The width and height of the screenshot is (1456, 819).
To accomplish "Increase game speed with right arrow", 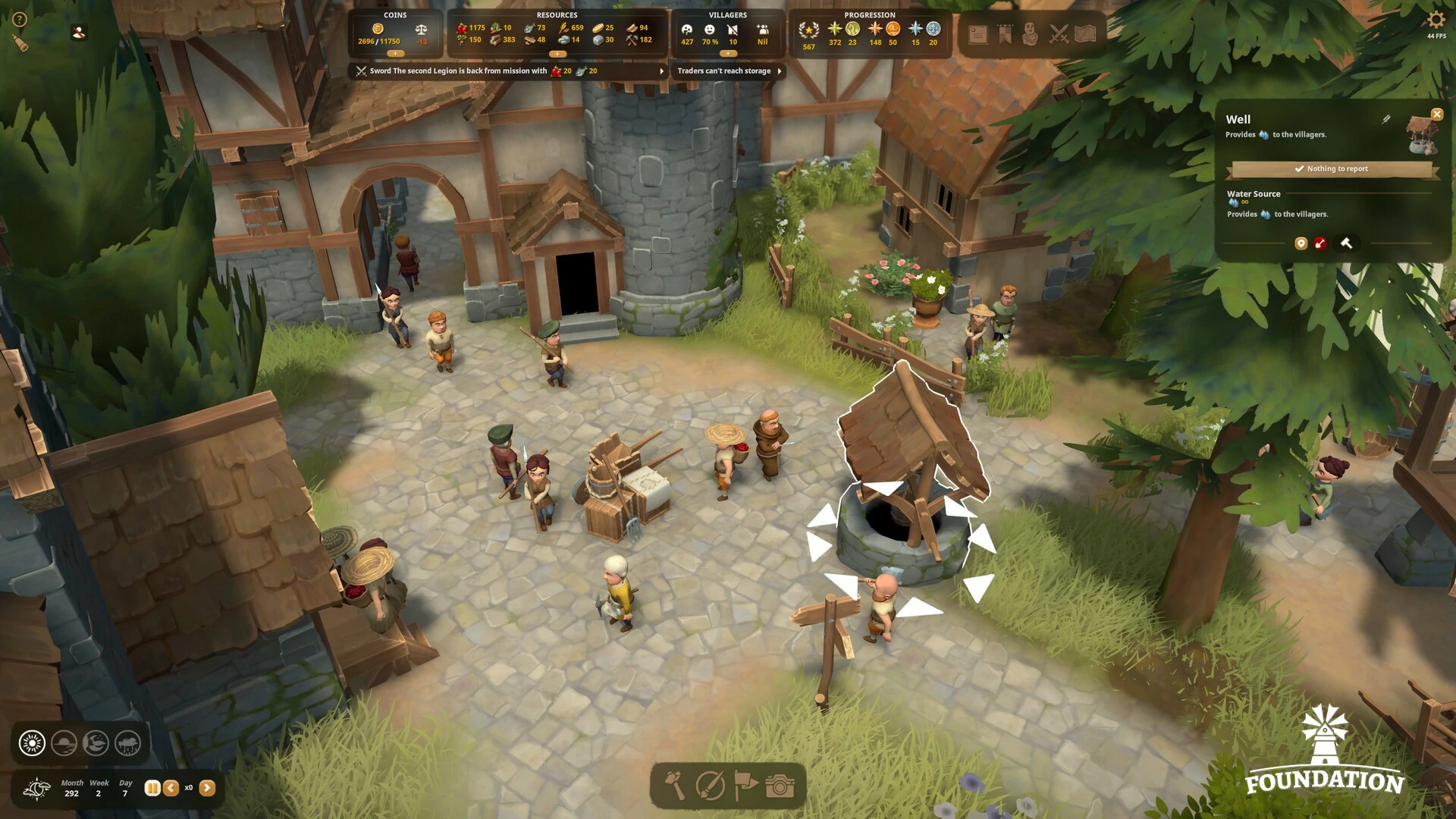I will [x=207, y=788].
